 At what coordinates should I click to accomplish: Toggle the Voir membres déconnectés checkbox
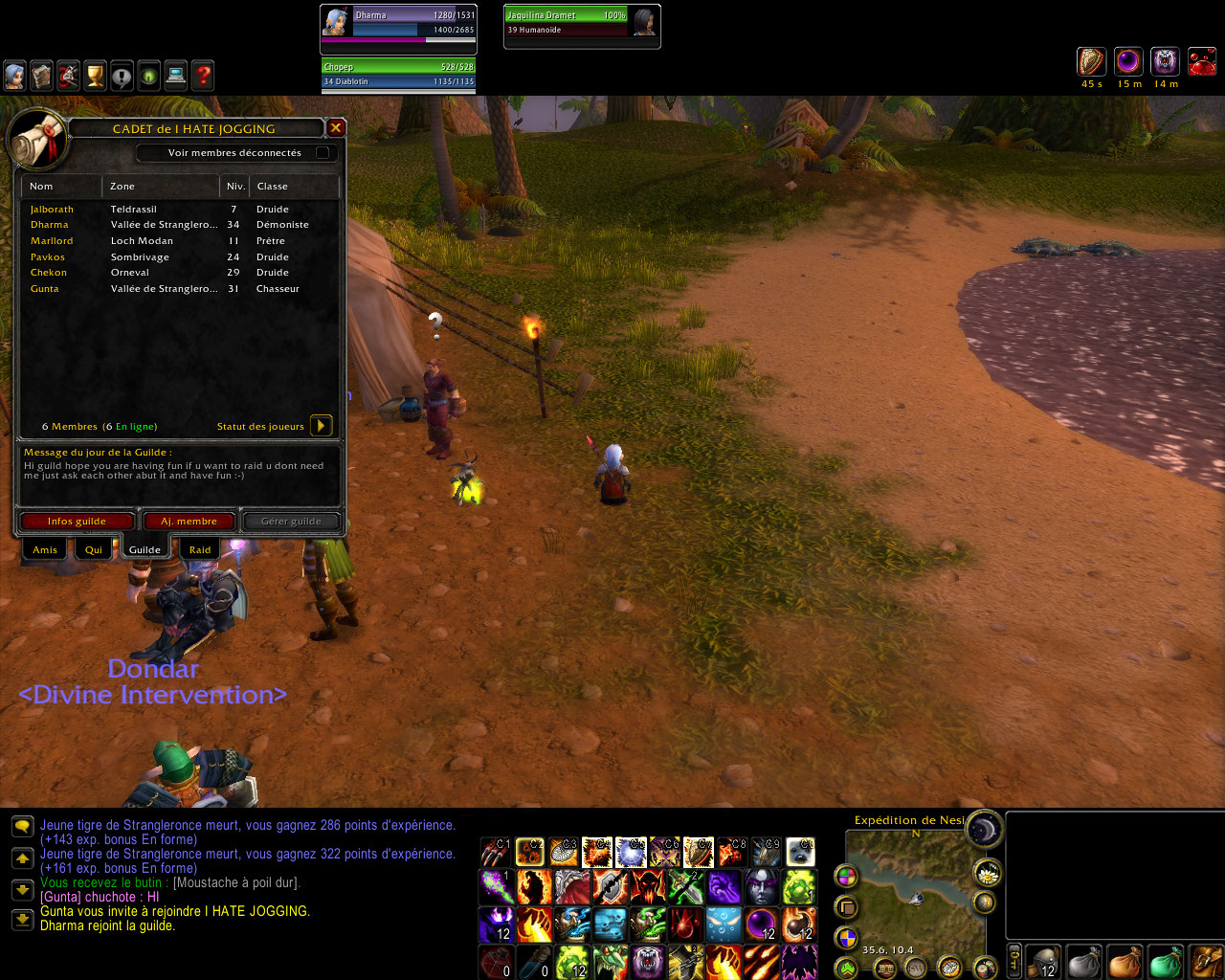[x=323, y=152]
